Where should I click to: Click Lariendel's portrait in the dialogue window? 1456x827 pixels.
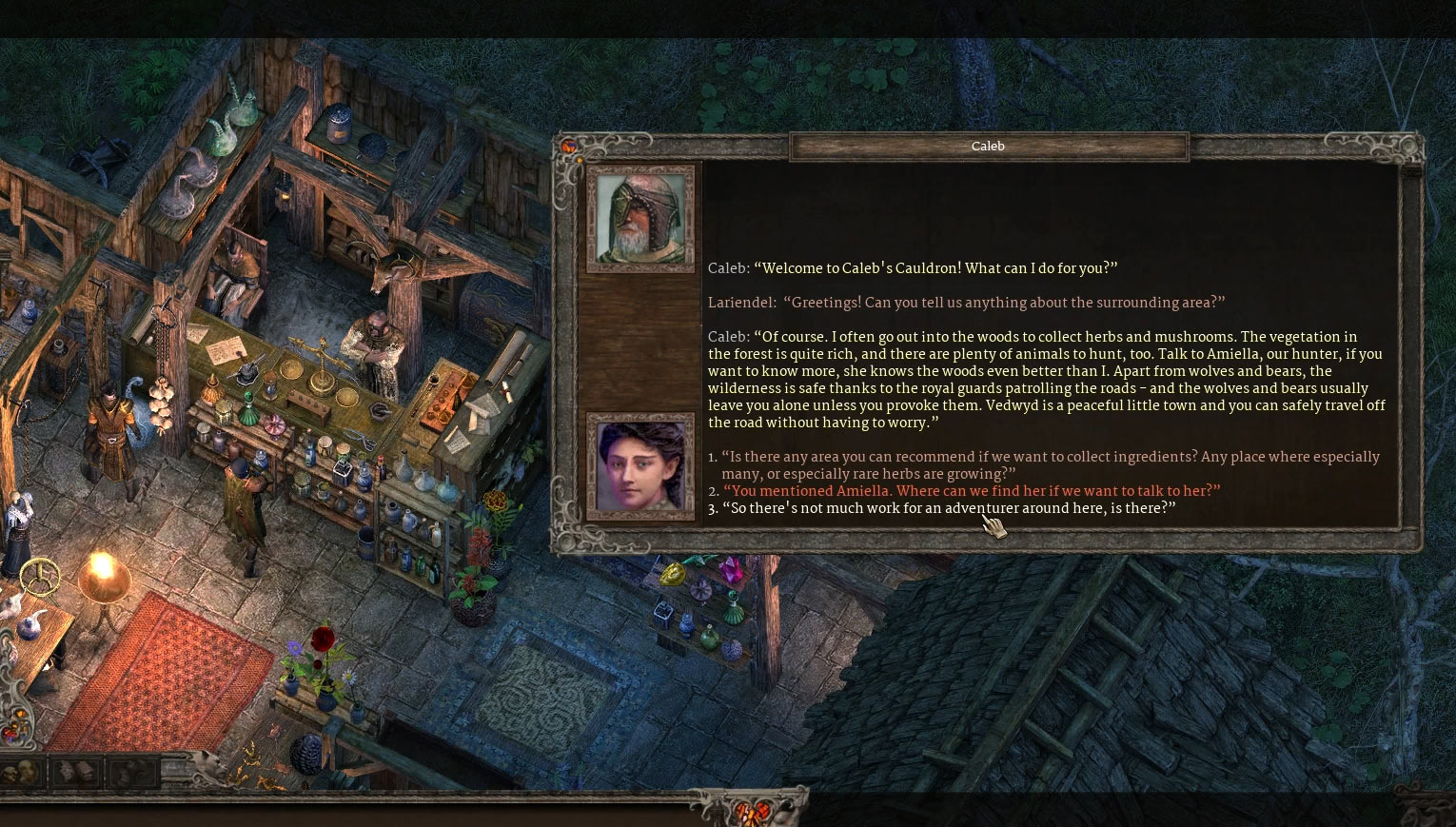[x=639, y=466]
